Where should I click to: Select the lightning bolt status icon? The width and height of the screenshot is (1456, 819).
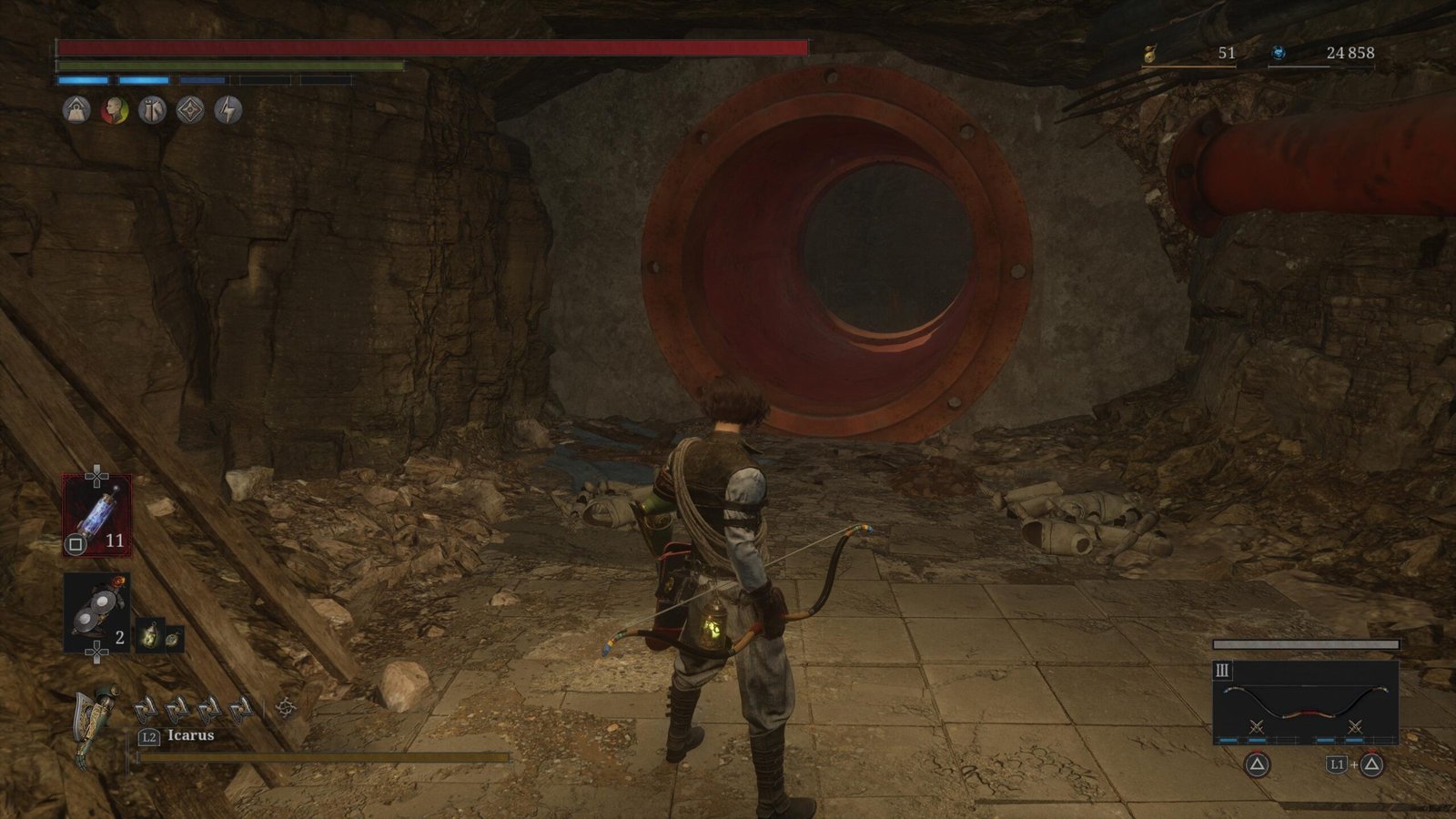(x=228, y=111)
